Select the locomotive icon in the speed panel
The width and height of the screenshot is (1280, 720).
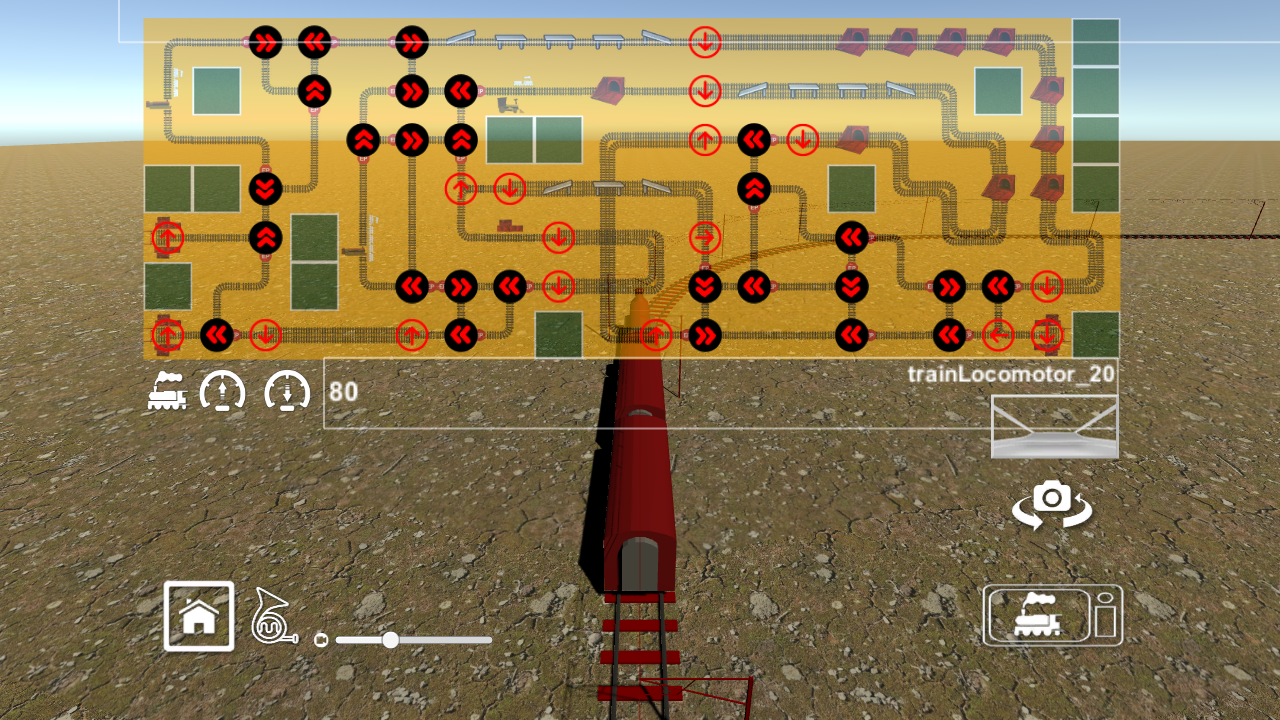(168, 392)
